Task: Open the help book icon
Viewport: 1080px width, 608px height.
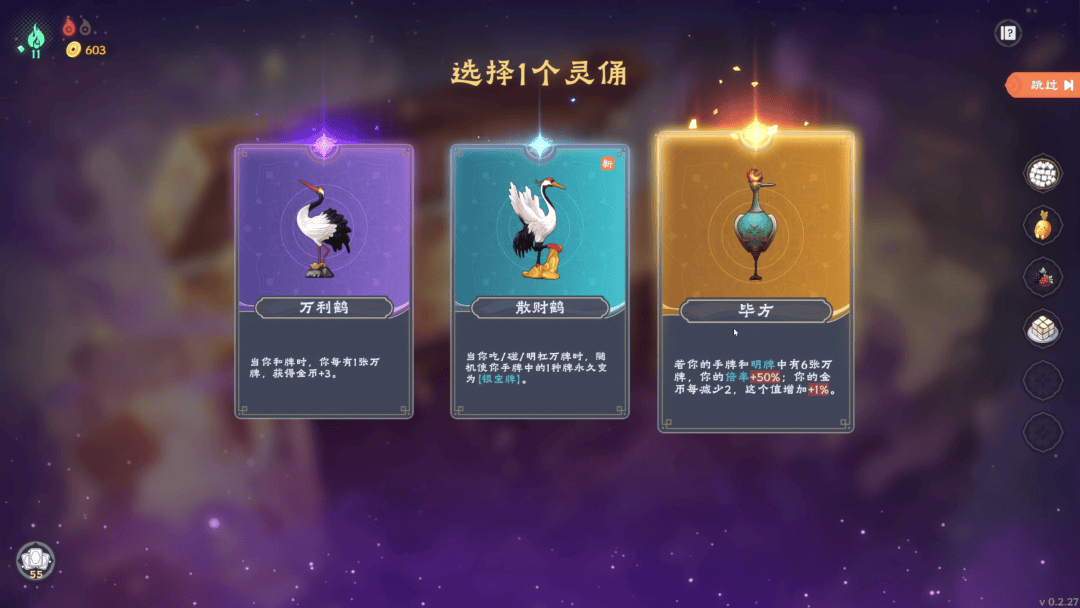Action: pyautogui.click(x=1008, y=33)
